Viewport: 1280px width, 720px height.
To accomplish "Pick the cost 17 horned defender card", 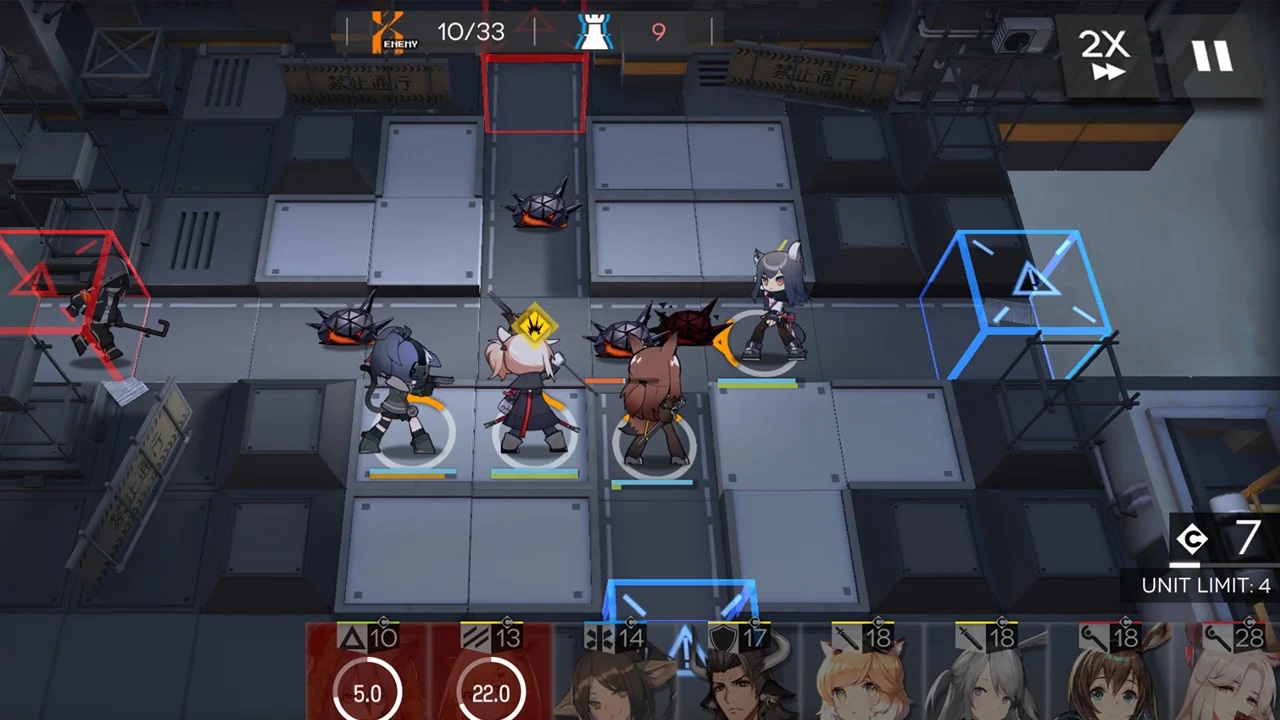I will [739, 675].
